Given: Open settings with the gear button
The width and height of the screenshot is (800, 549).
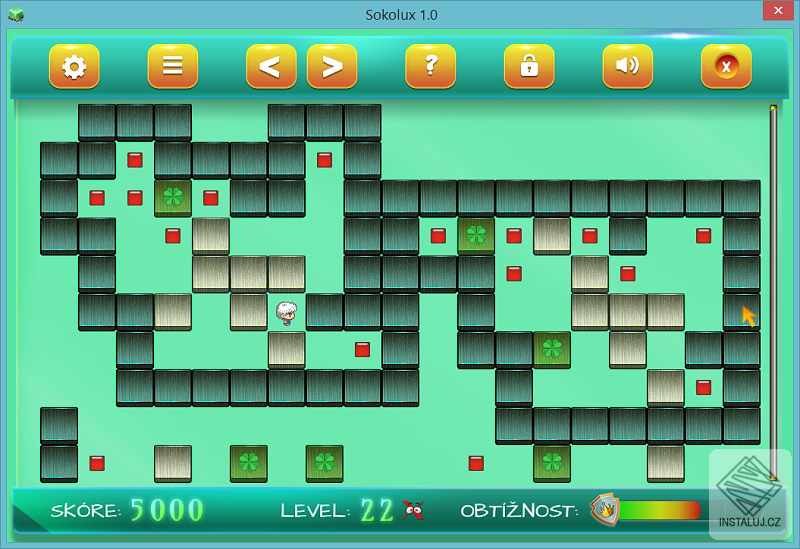Looking at the screenshot, I should point(74,67).
